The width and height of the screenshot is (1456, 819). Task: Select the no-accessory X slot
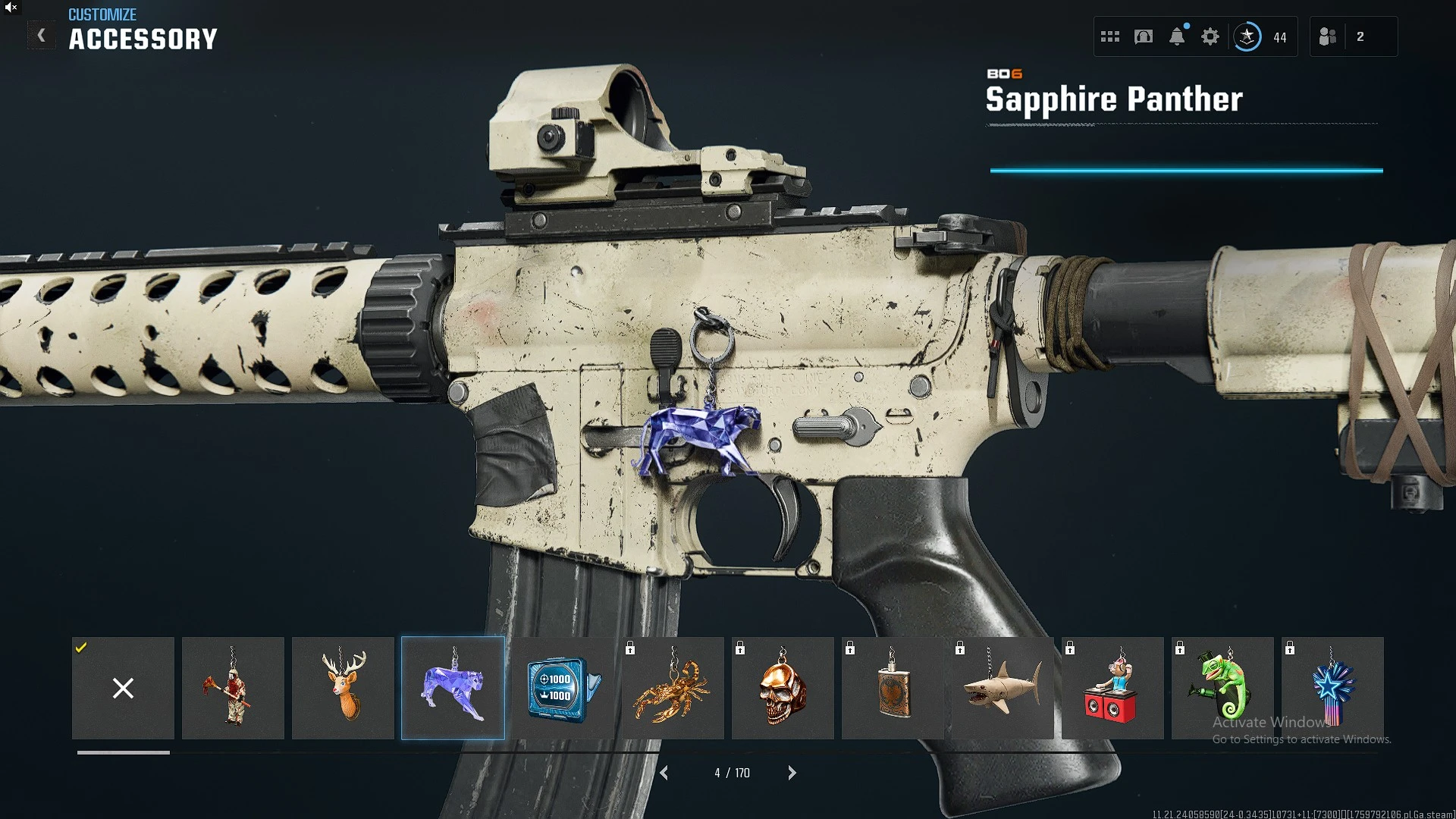pos(123,688)
